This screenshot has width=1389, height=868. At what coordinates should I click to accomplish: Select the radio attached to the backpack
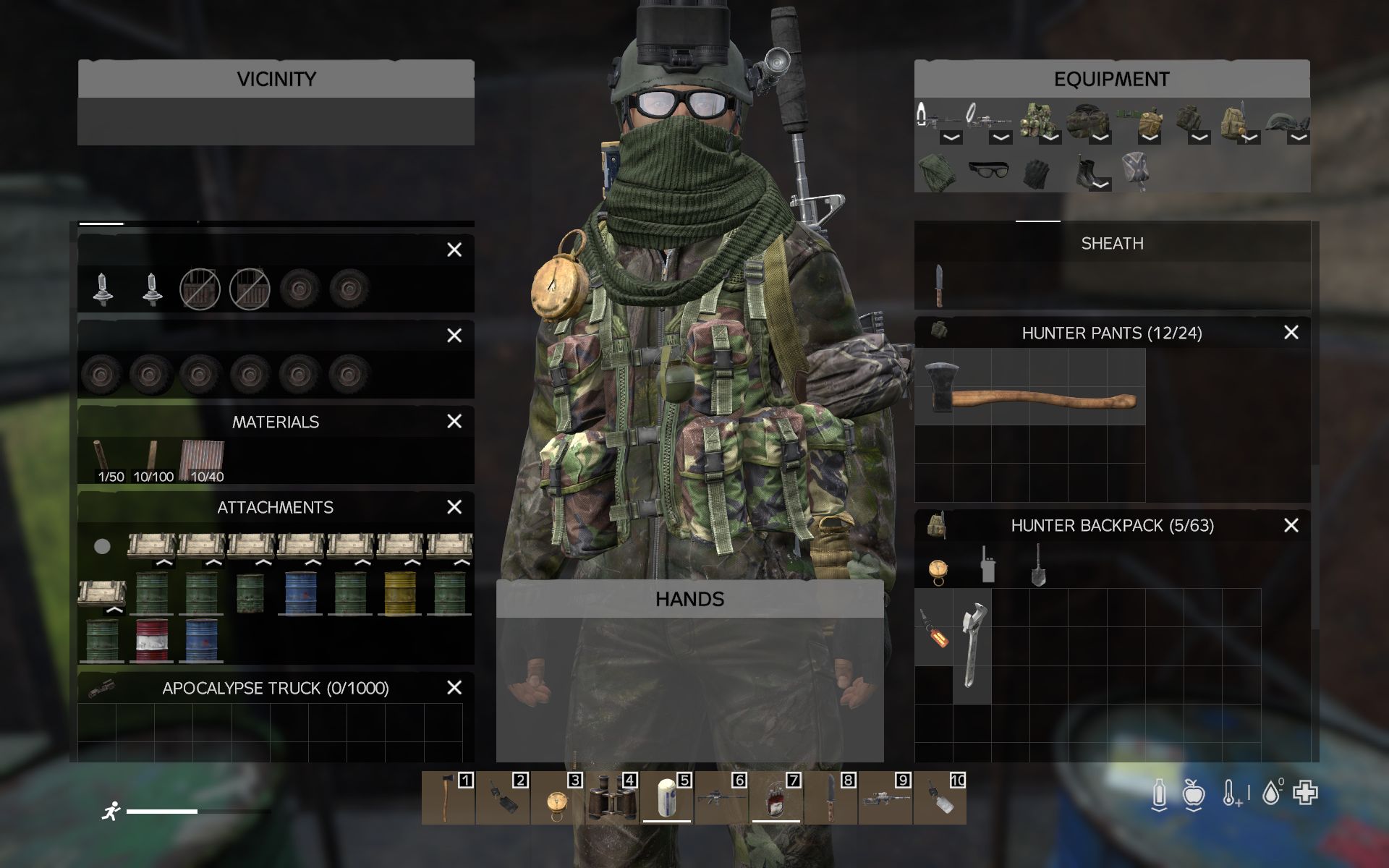tap(987, 565)
